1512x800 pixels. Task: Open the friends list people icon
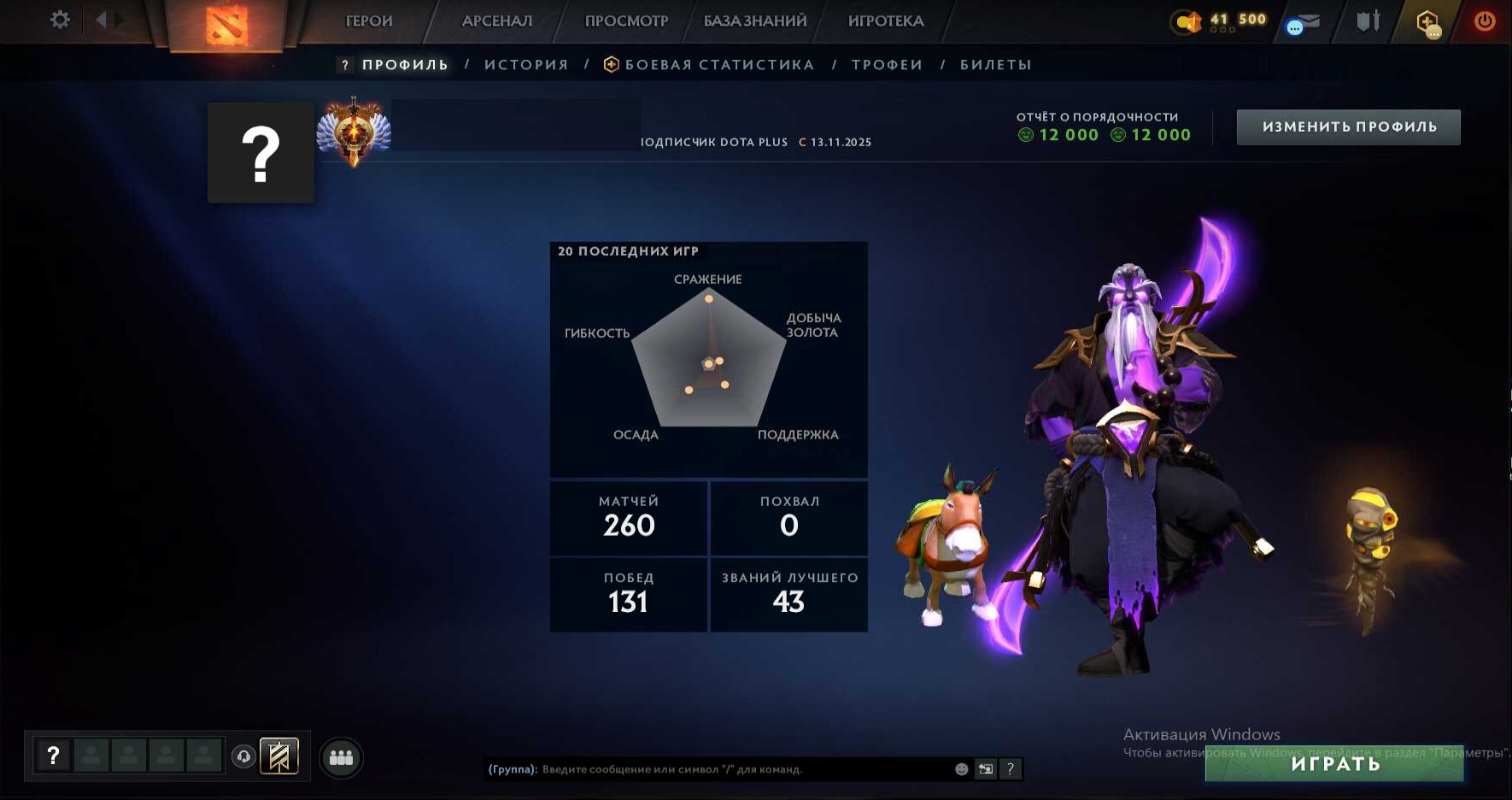click(x=340, y=757)
